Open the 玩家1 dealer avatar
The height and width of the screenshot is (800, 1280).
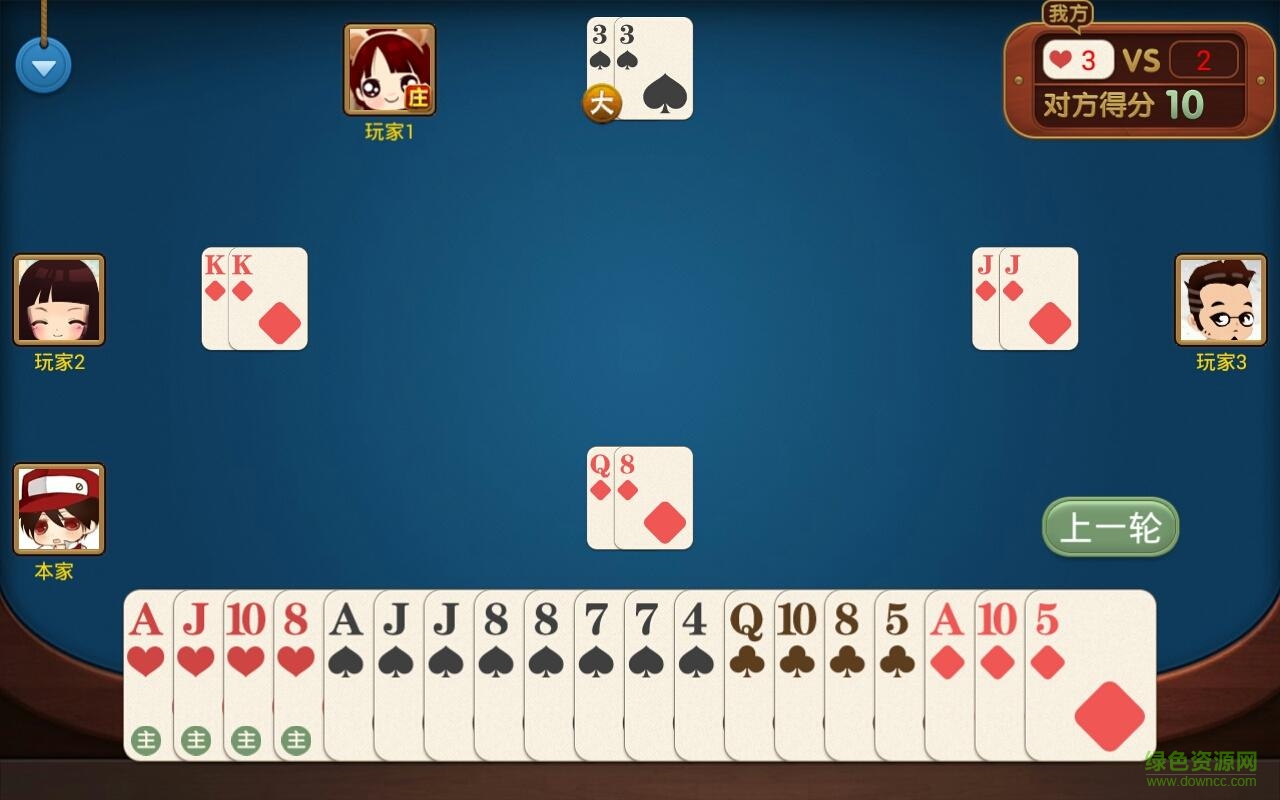pyautogui.click(x=390, y=68)
